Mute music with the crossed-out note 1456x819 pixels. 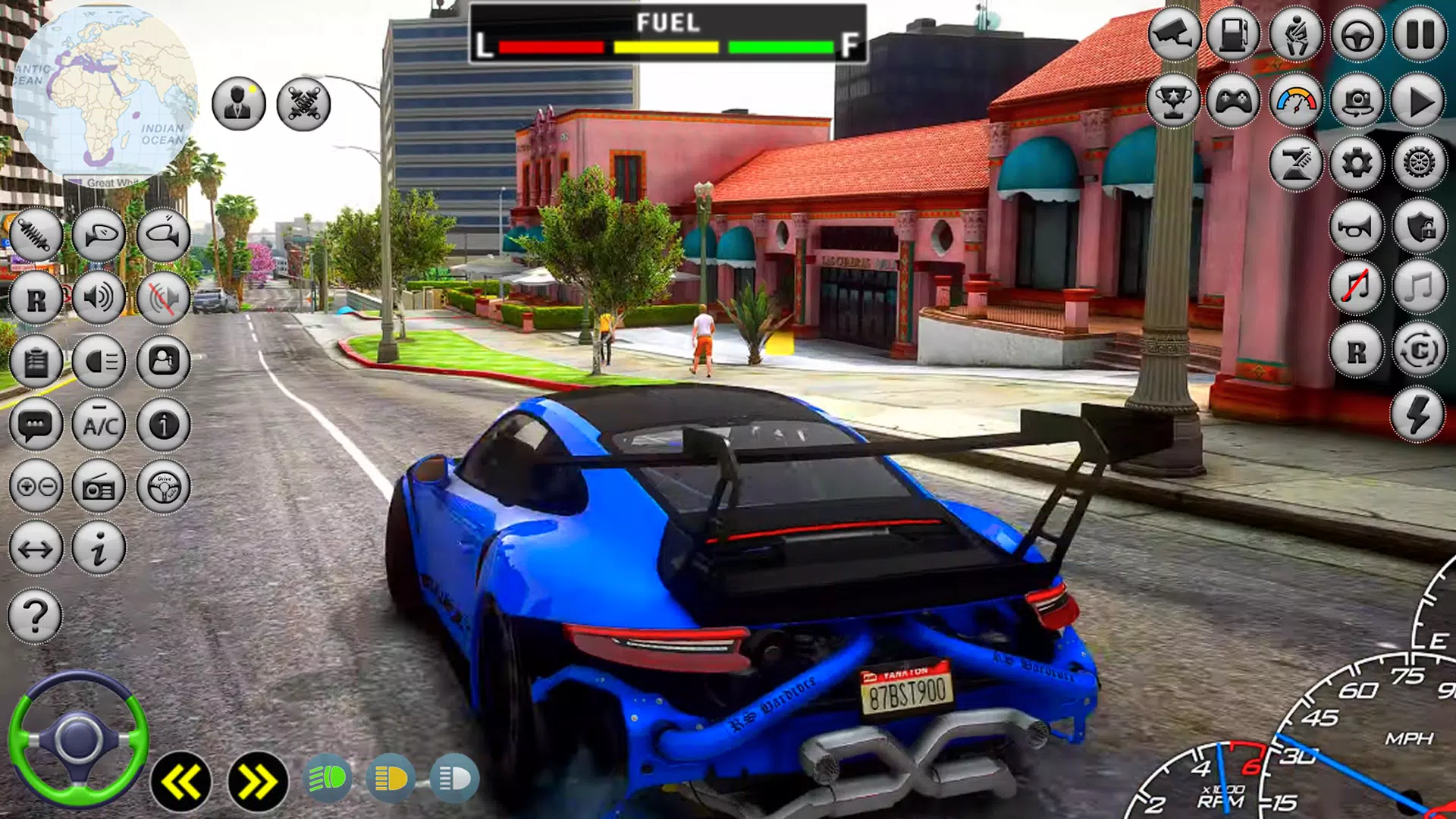(1356, 288)
